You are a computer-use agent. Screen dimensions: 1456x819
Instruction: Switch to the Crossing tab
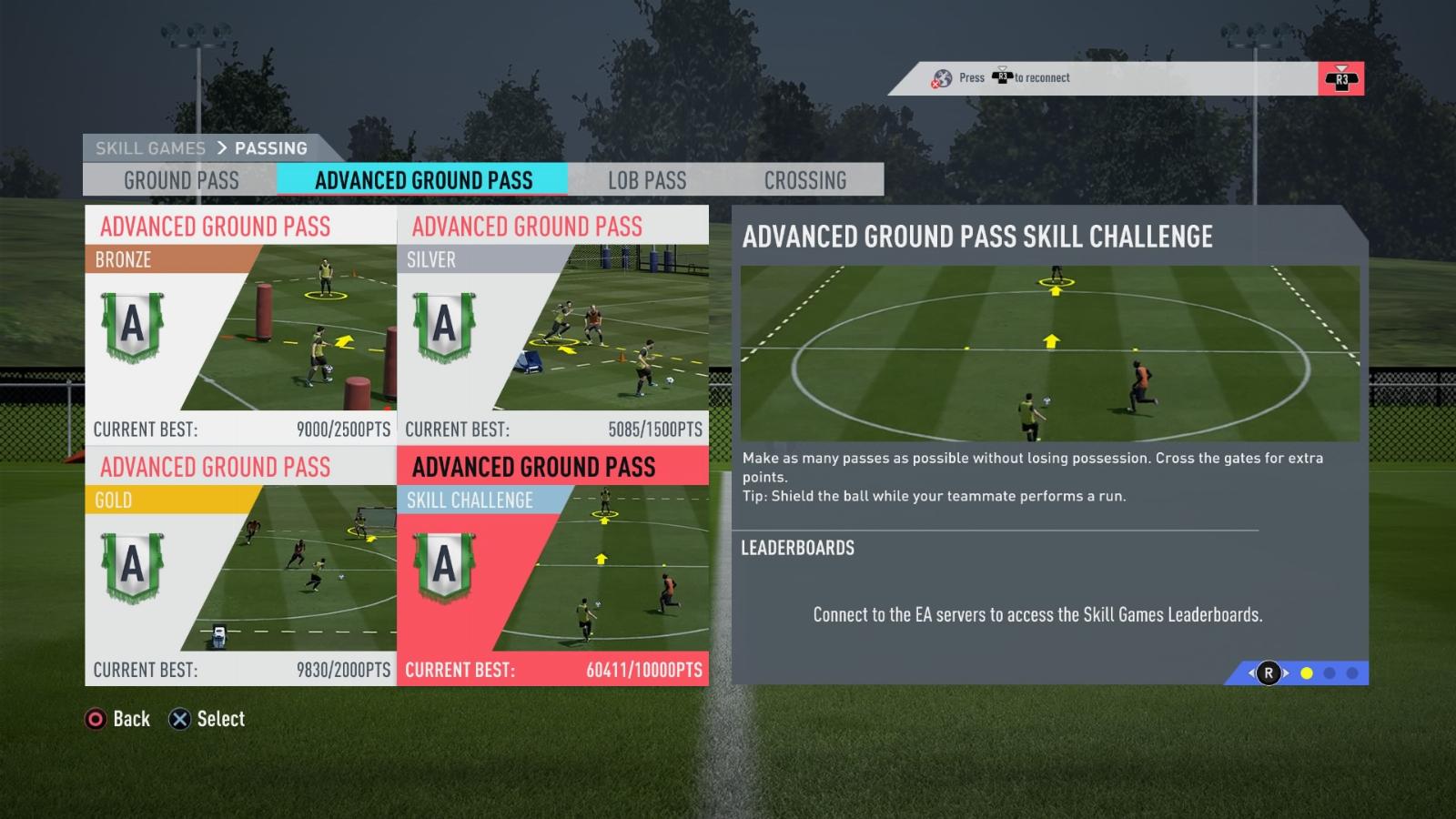coord(804,180)
